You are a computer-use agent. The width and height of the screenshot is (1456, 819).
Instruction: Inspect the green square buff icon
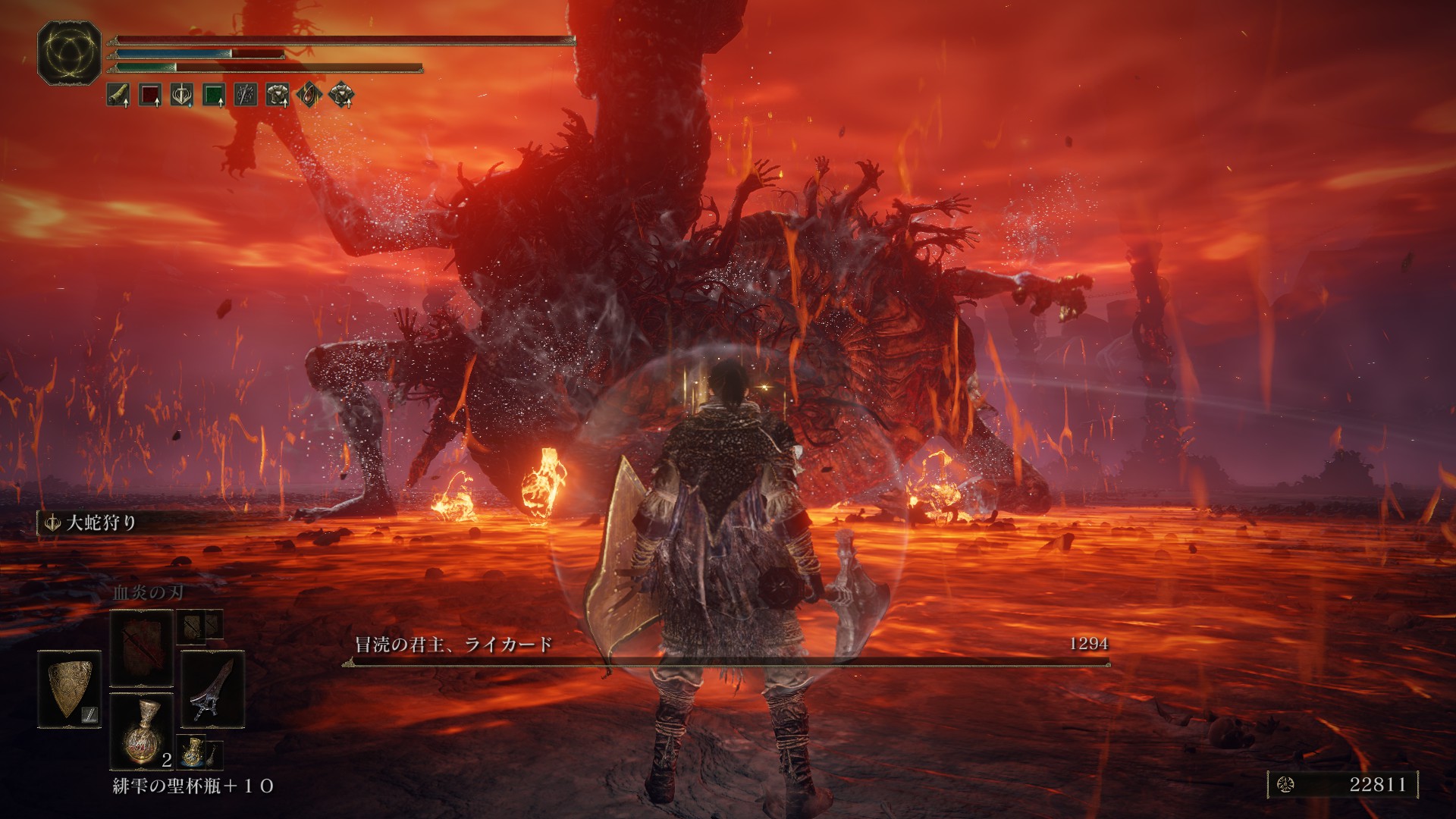click(214, 95)
